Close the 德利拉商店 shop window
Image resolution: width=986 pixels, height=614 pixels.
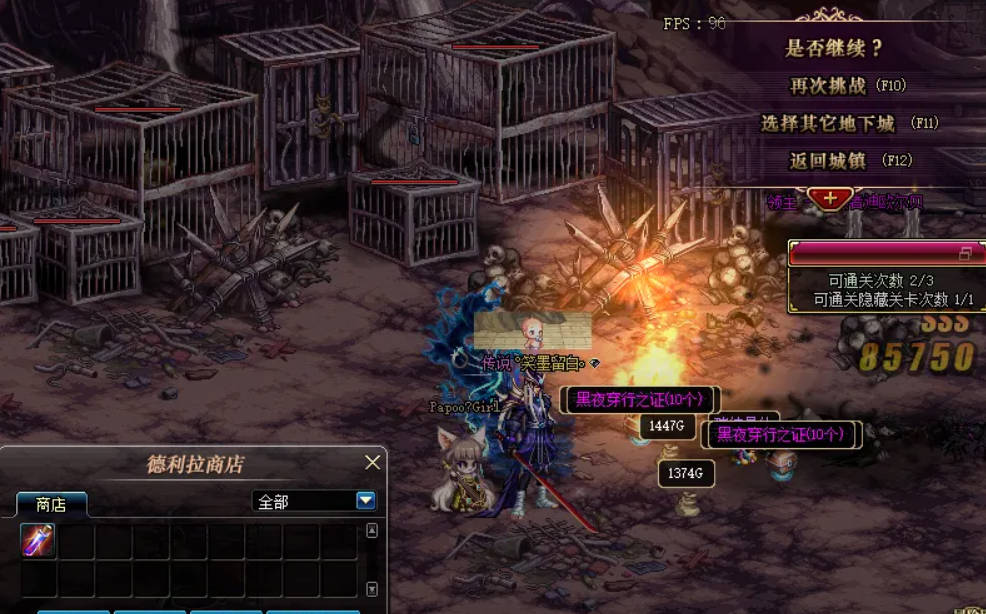[x=372, y=462]
